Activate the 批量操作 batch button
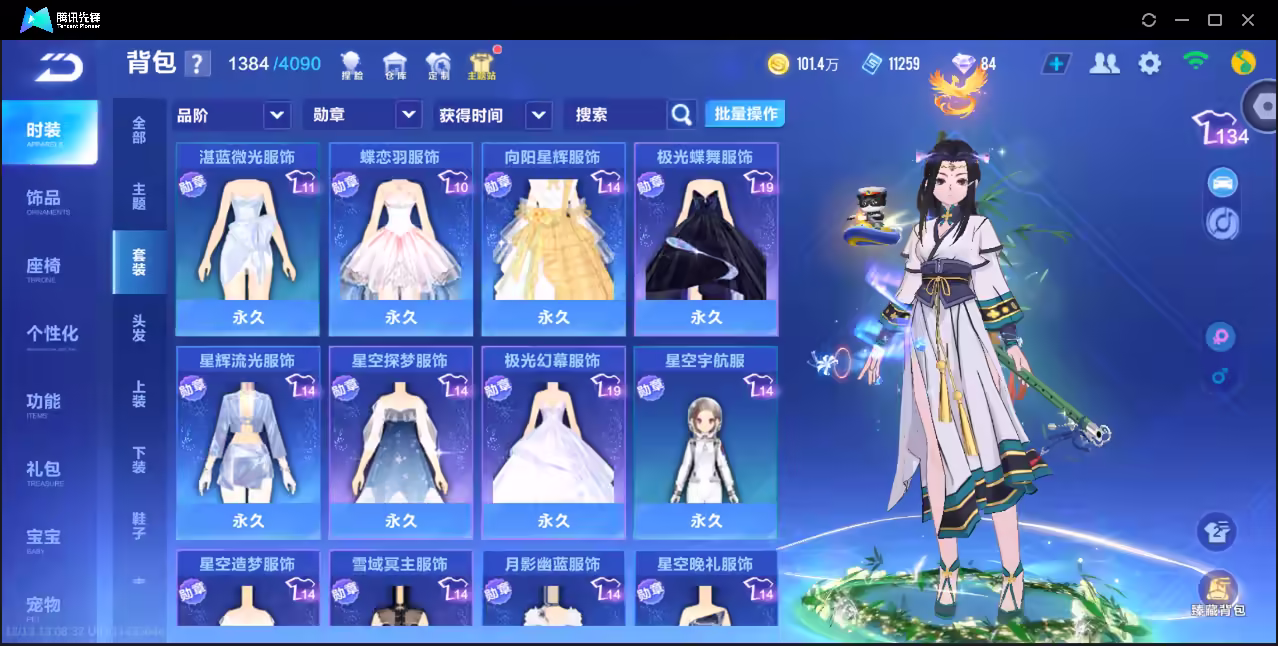 (x=745, y=114)
